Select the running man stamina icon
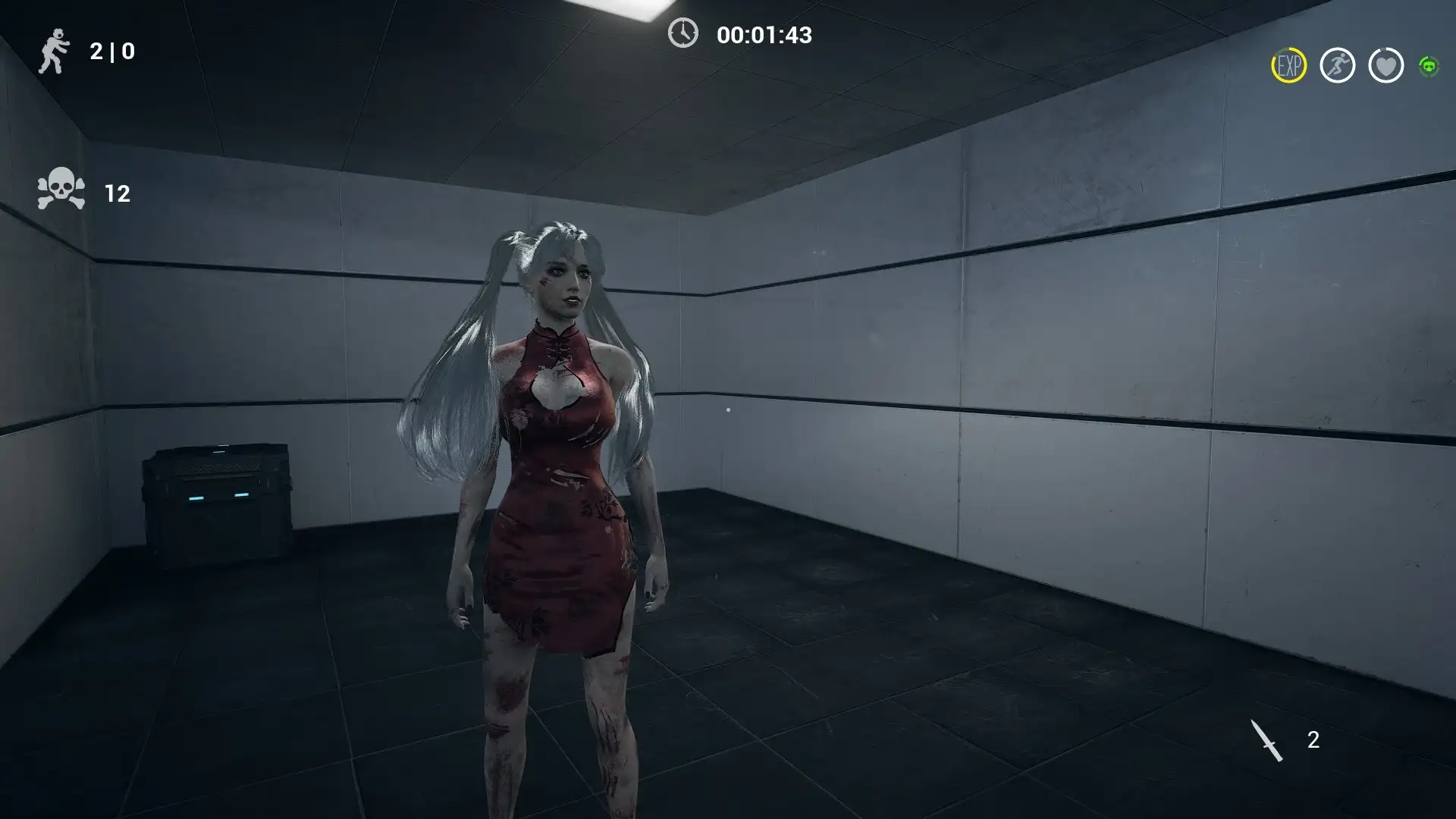 coord(1337,66)
